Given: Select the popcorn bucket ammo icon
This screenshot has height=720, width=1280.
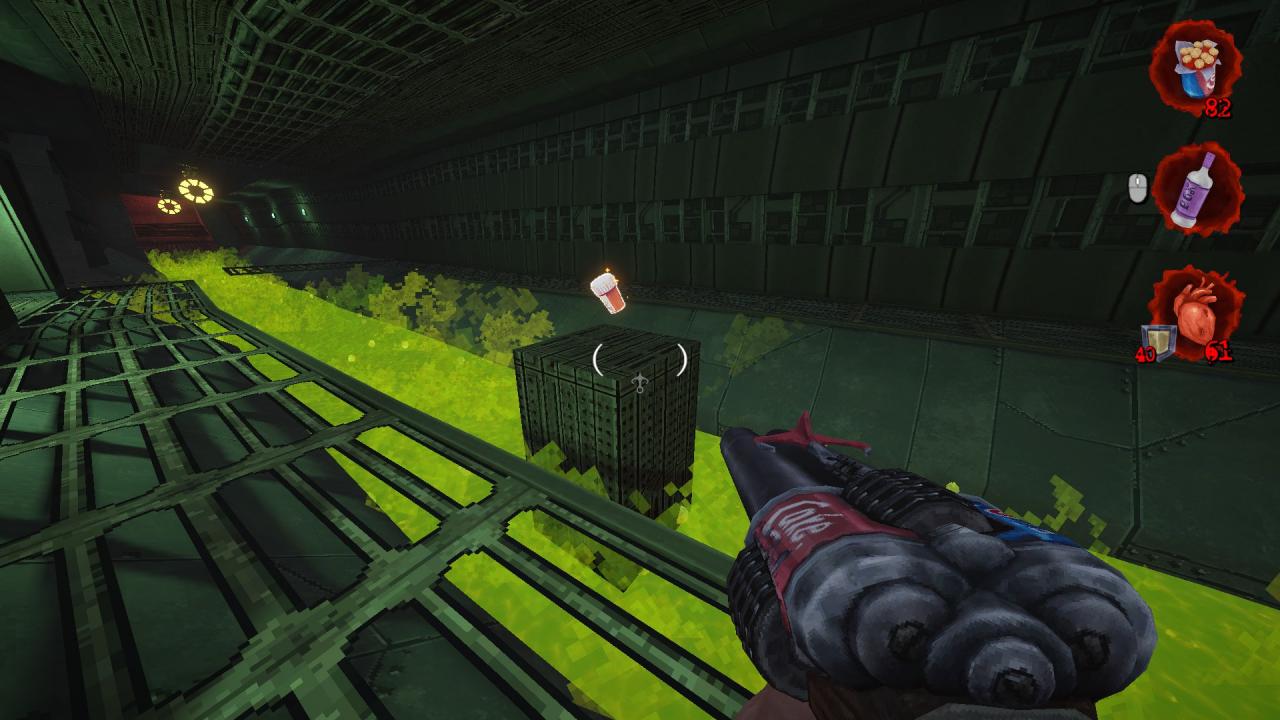Looking at the screenshot, I should (x=1194, y=66).
